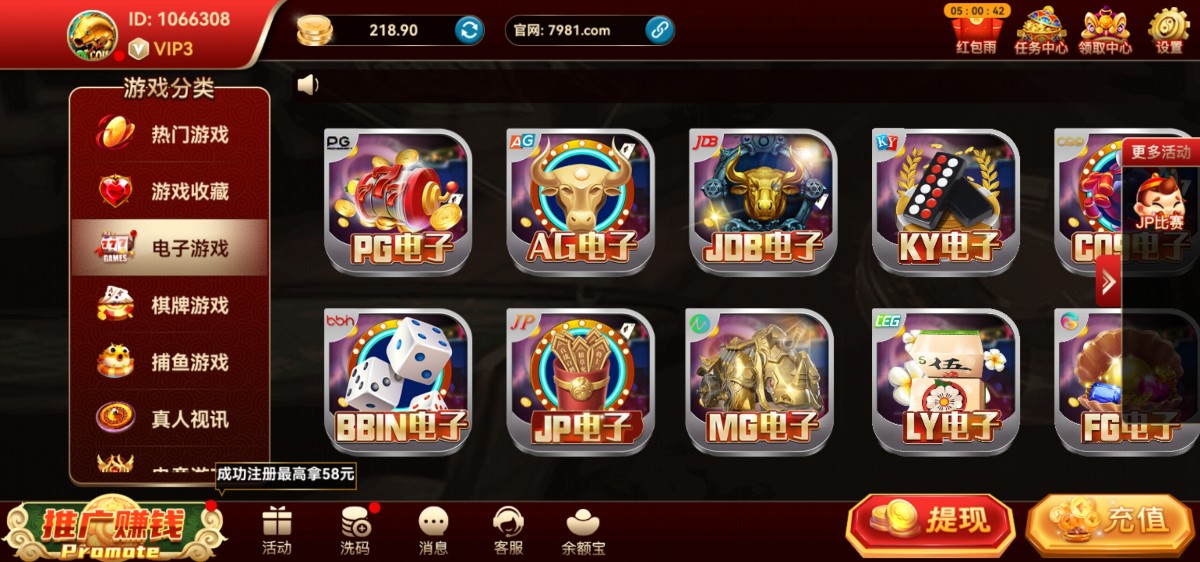This screenshot has height=562, width=1200.
Task: Refresh the coin balance
Action: [x=469, y=30]
